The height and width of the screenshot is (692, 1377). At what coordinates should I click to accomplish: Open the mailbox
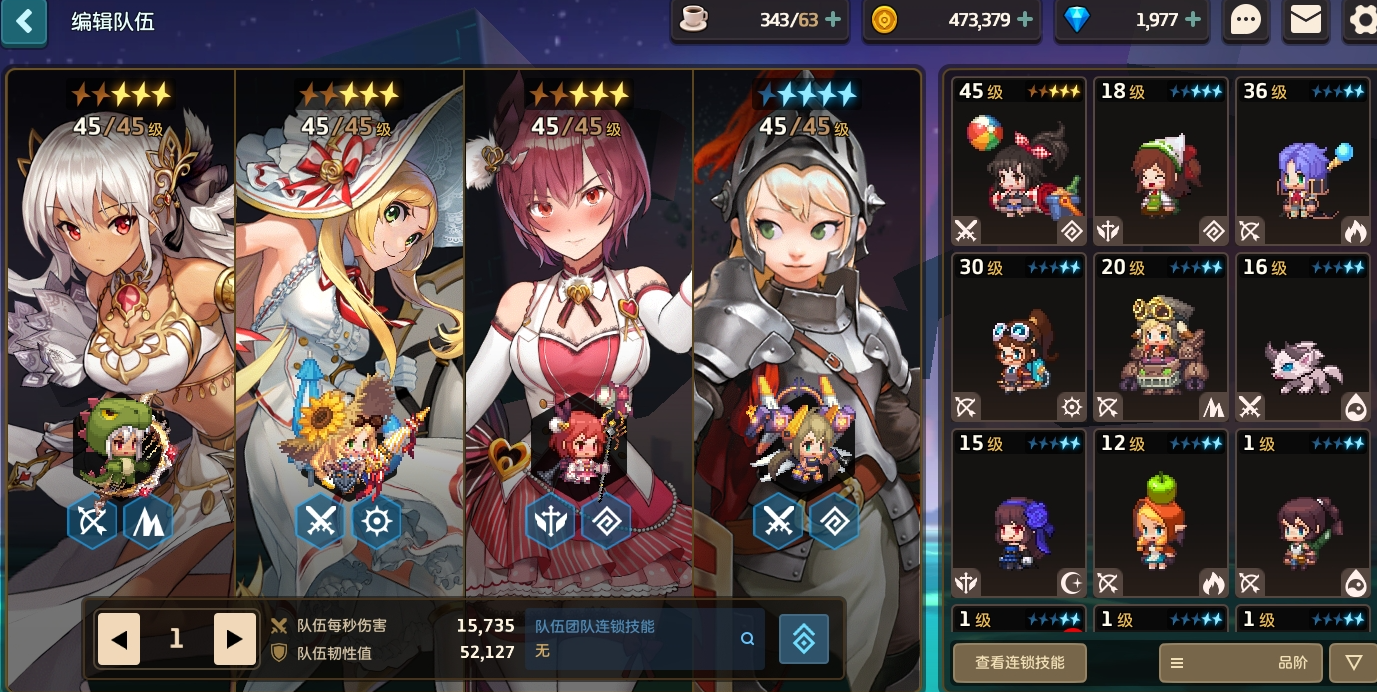click(1305, 21)
